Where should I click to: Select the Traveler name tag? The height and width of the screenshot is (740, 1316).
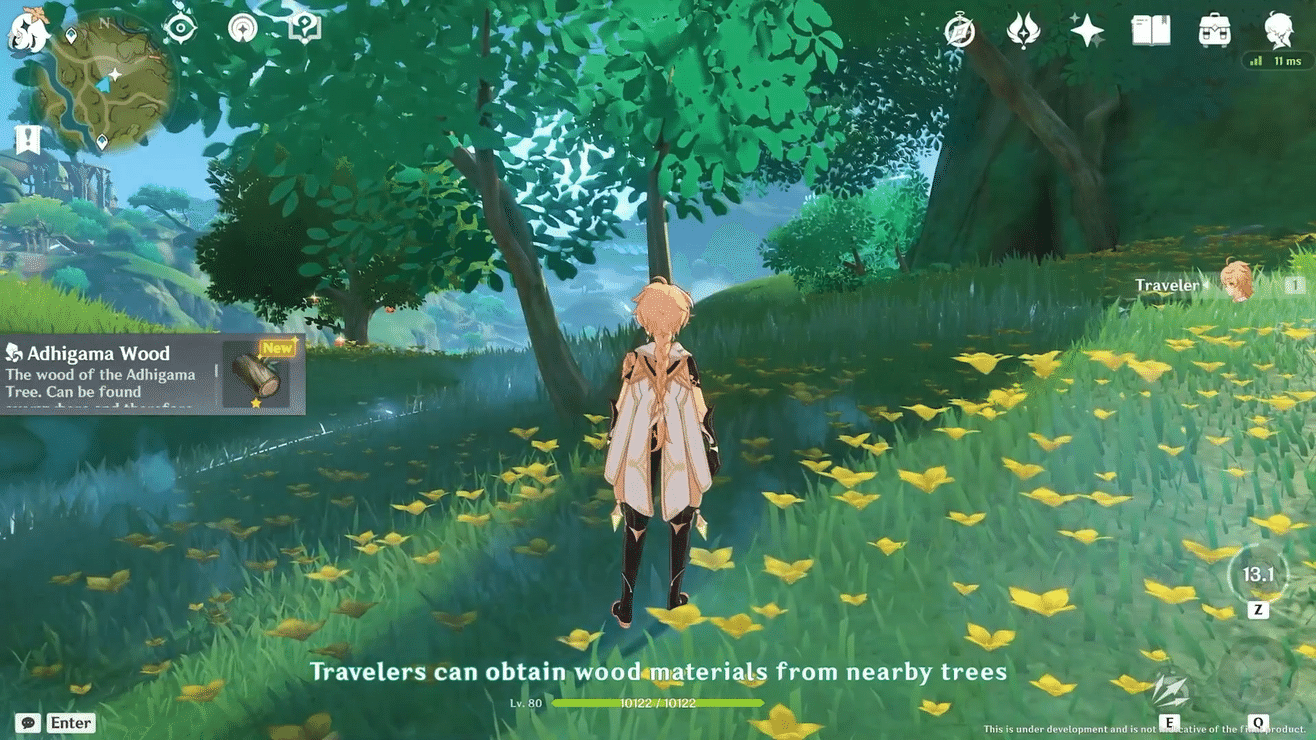pyautogui.click(x=1166, y=285)
